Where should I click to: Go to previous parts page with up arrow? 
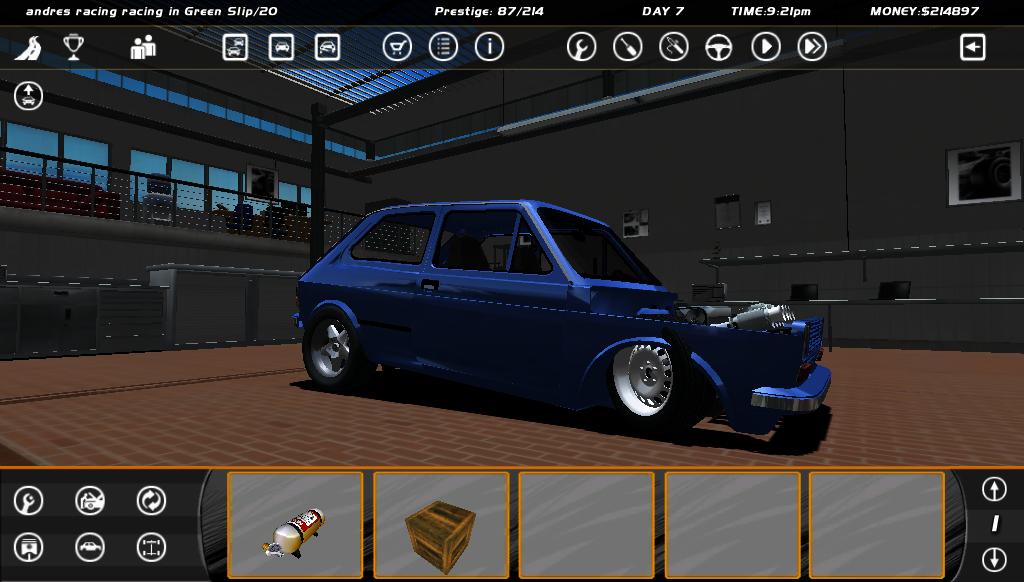tap(994, 489)
